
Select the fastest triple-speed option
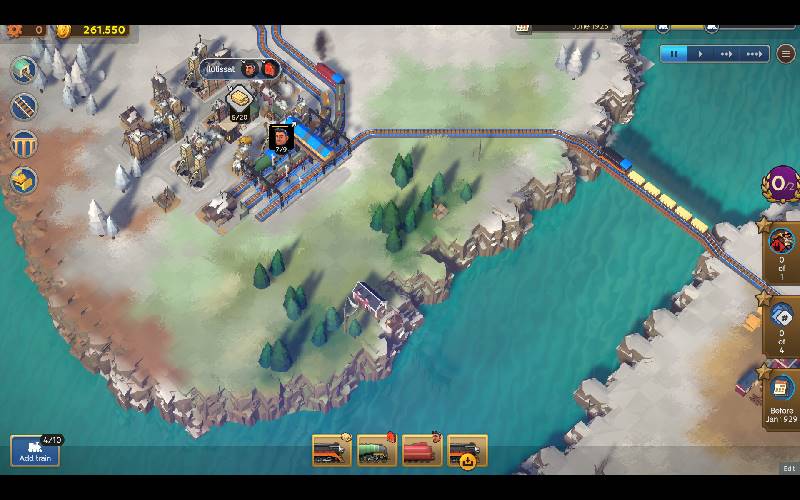click(756, 53)
